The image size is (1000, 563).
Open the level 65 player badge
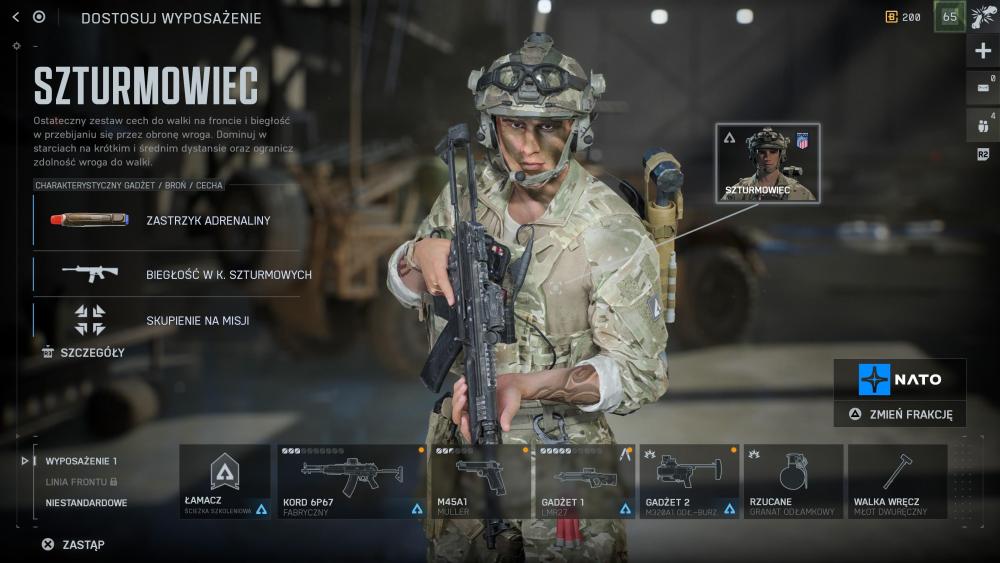[949, 17]
